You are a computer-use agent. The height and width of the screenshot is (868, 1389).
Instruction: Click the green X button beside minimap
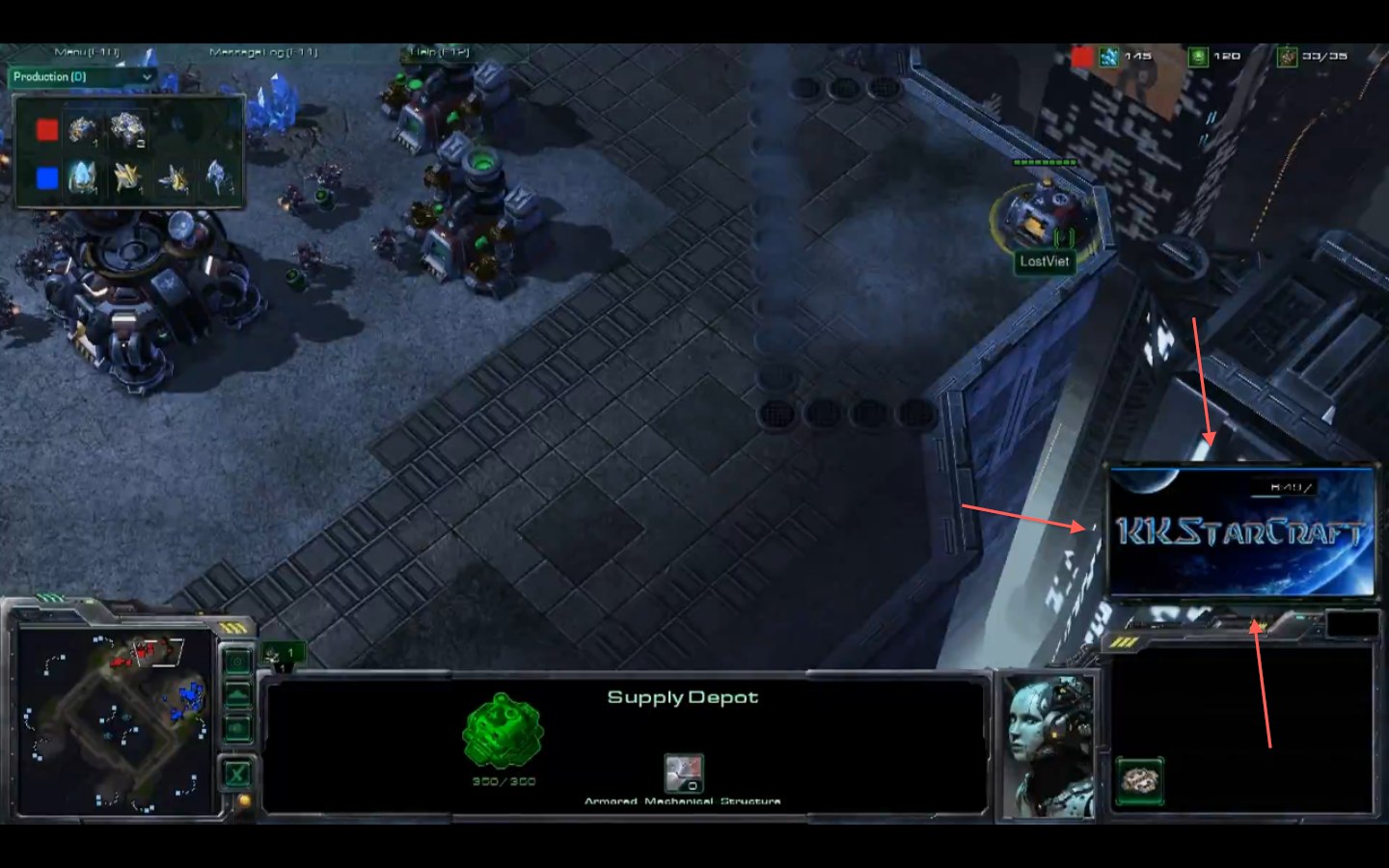click(237, 773)
